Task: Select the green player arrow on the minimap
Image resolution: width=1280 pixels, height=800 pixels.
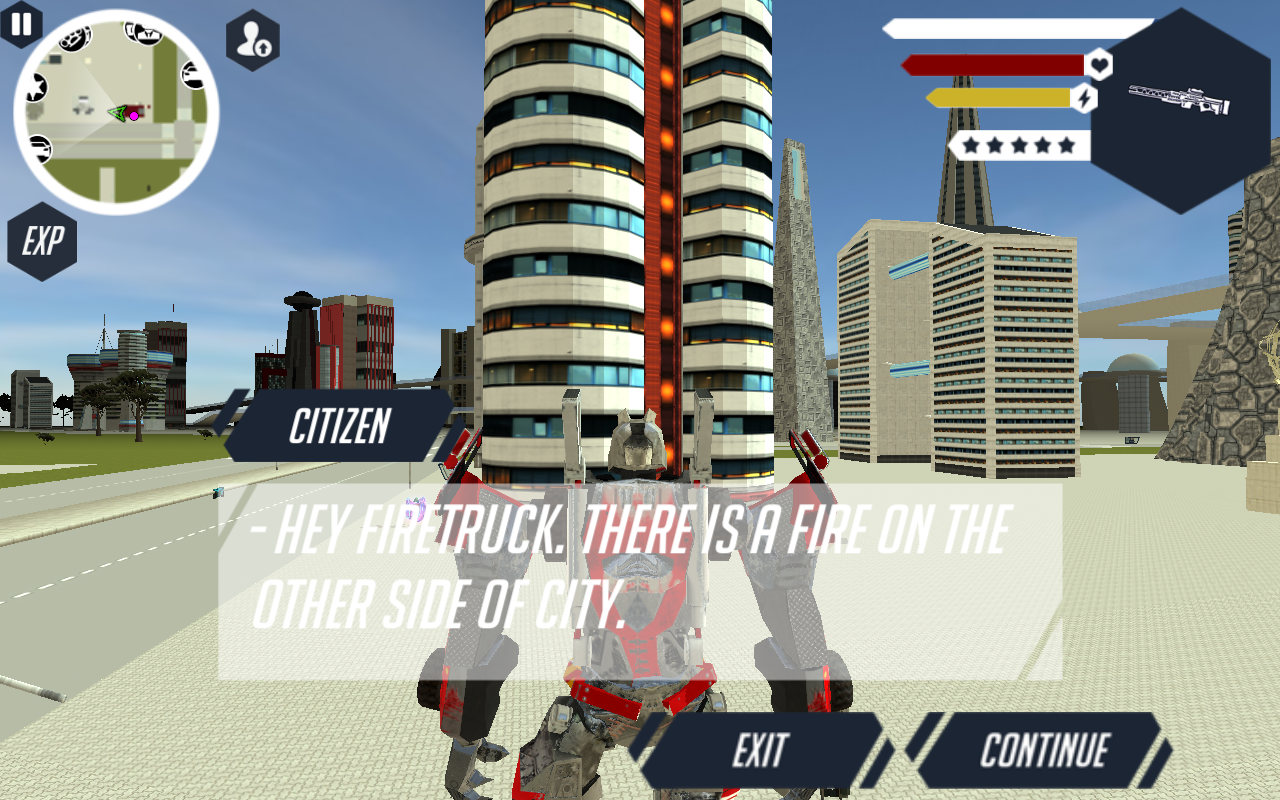Action: coord(118,114)
